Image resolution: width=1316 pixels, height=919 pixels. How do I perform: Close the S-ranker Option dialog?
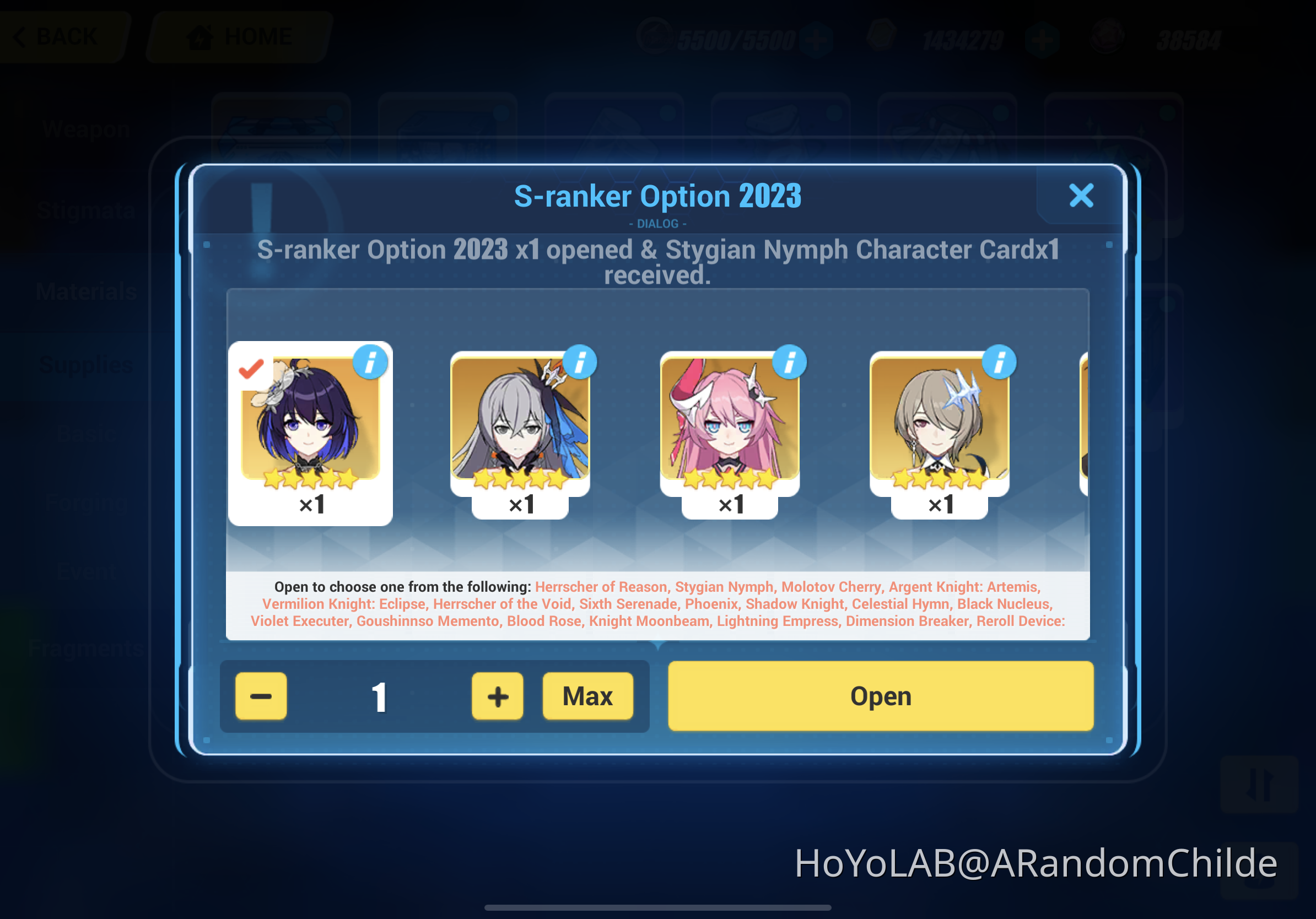click(1081, 196)
